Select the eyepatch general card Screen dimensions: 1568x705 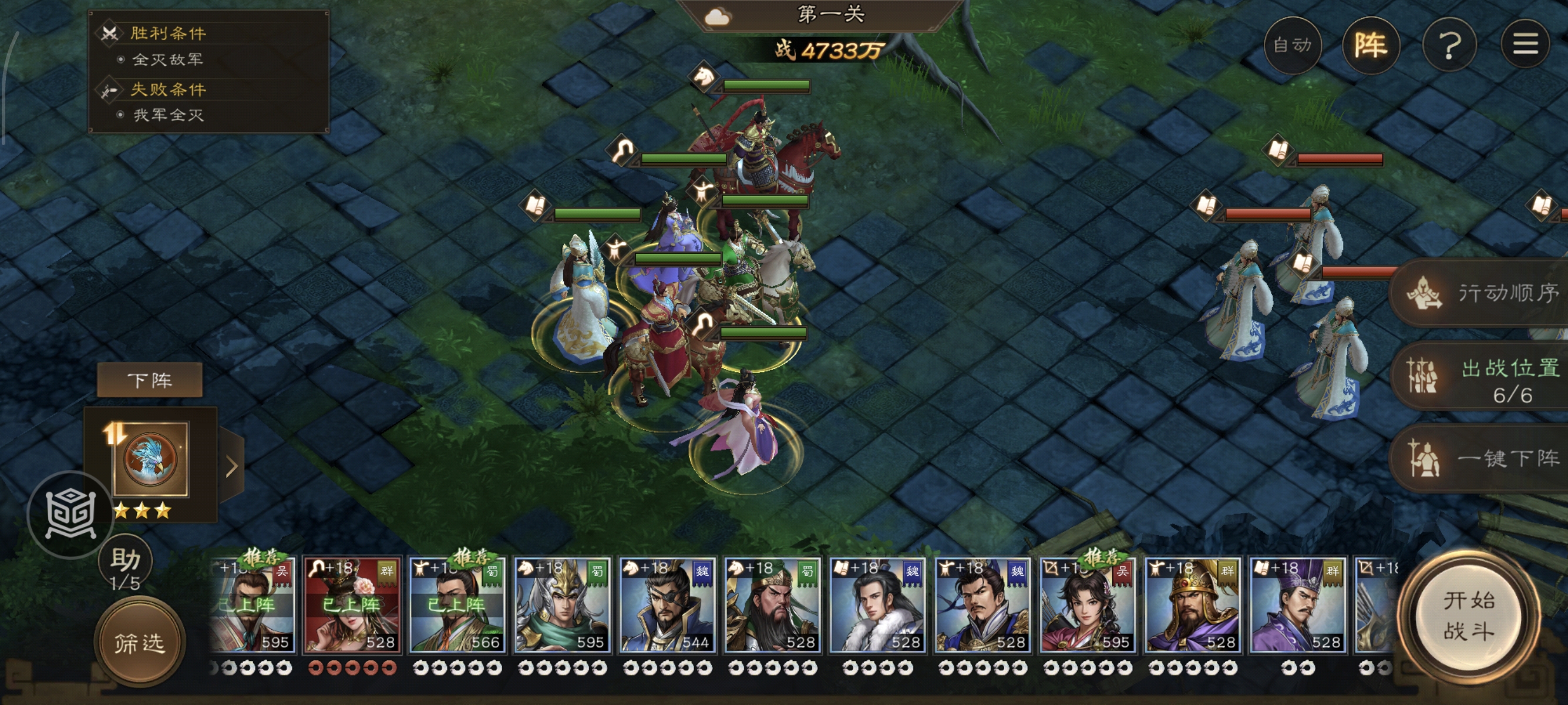coord(667,606)
